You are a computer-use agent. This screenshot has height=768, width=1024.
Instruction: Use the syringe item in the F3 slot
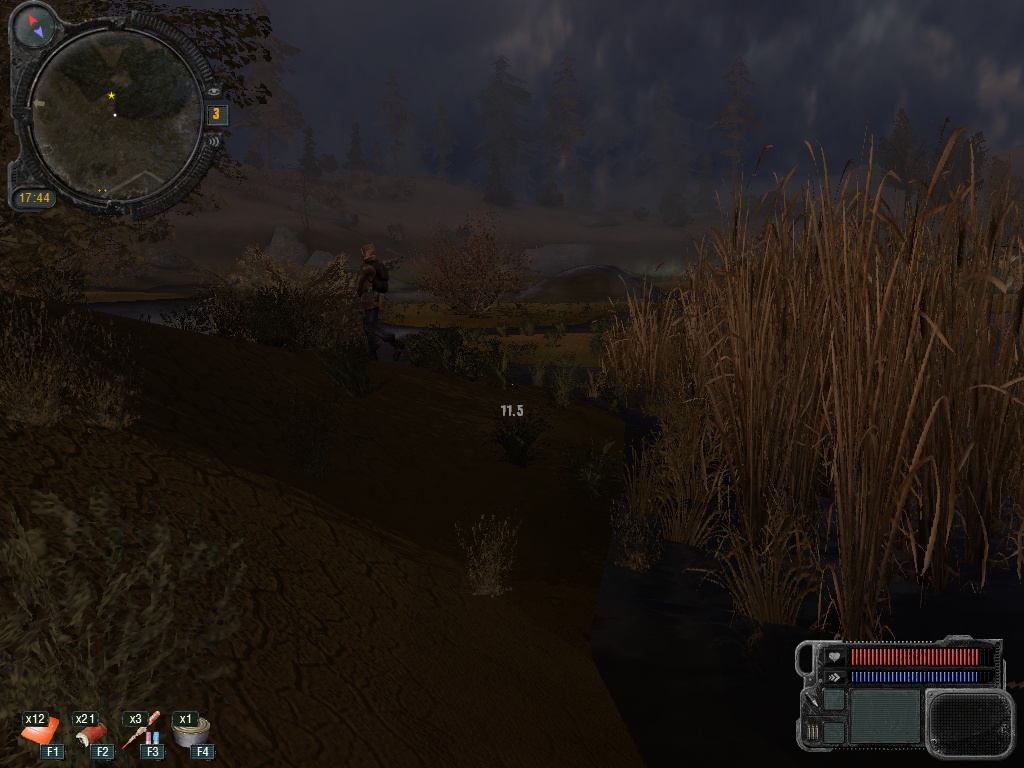click(141, 732)
